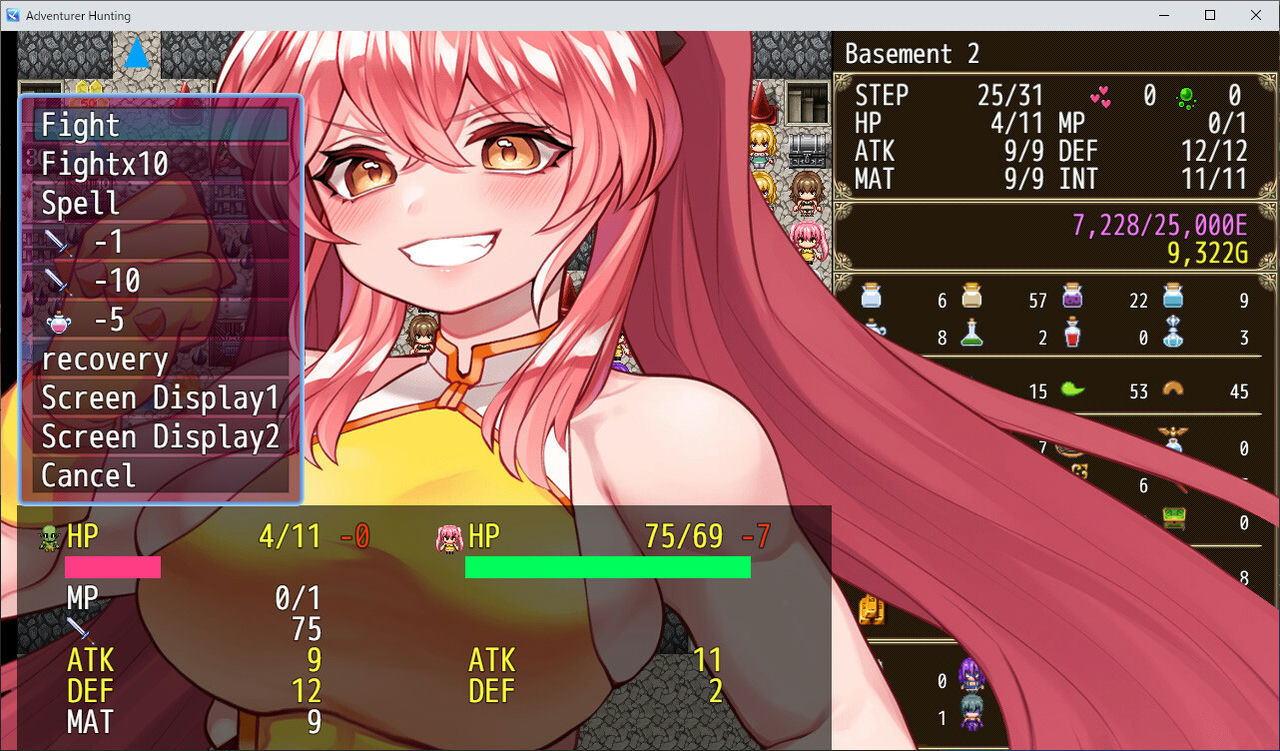Toggle Screen Display2 mode

click(x=160, y=436)
